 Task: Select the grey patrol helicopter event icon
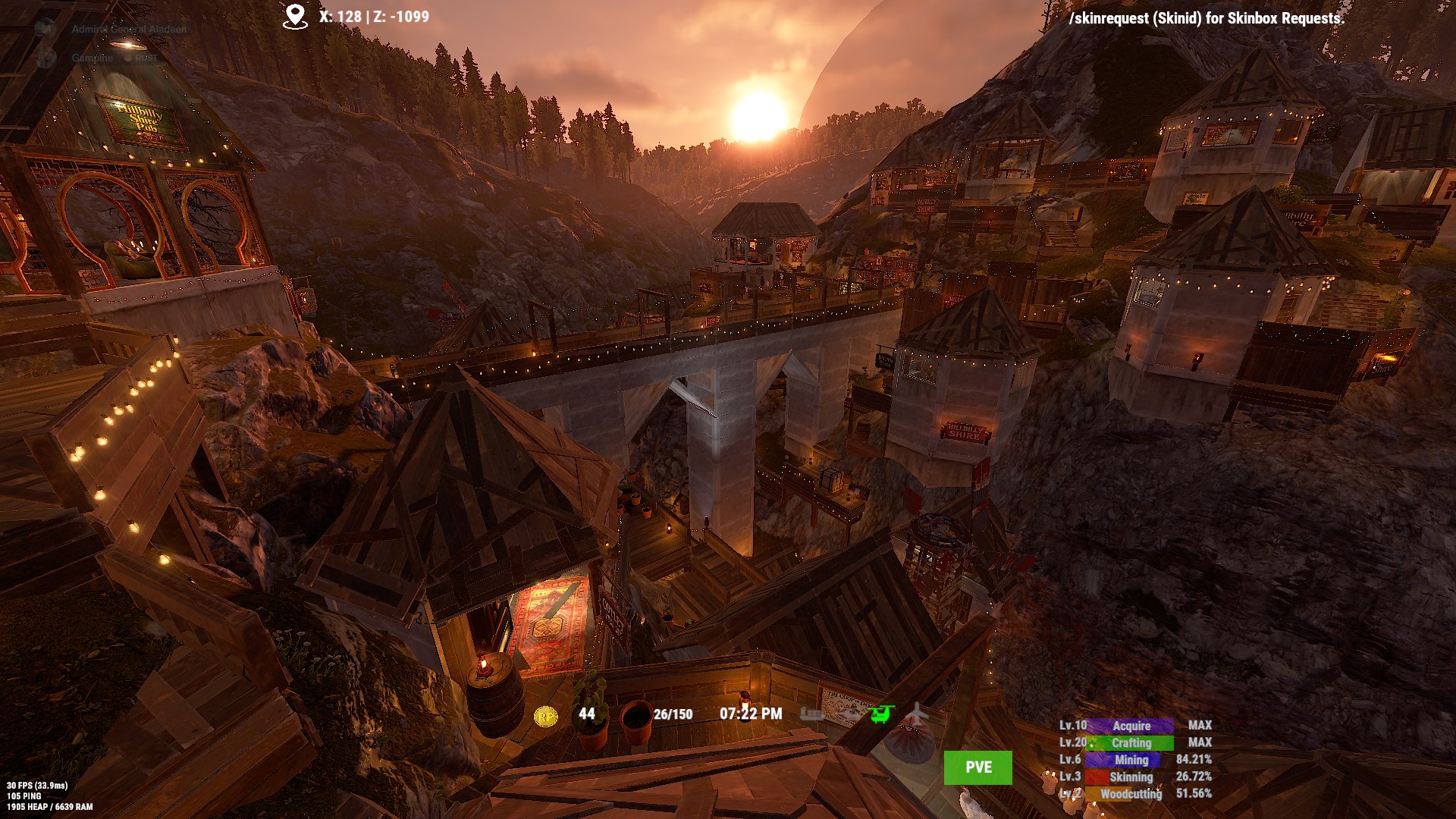(849, 714)
